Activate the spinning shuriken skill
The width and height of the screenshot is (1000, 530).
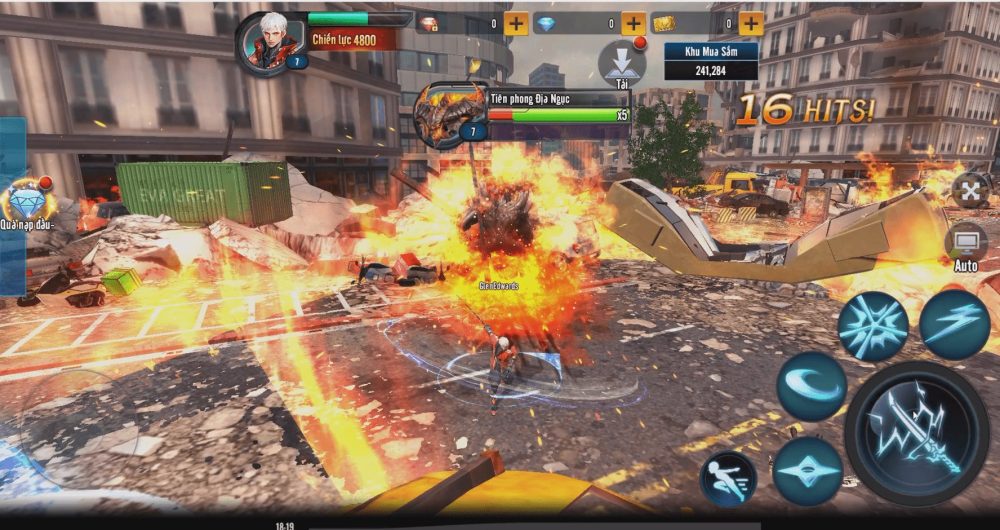[807, 471]
